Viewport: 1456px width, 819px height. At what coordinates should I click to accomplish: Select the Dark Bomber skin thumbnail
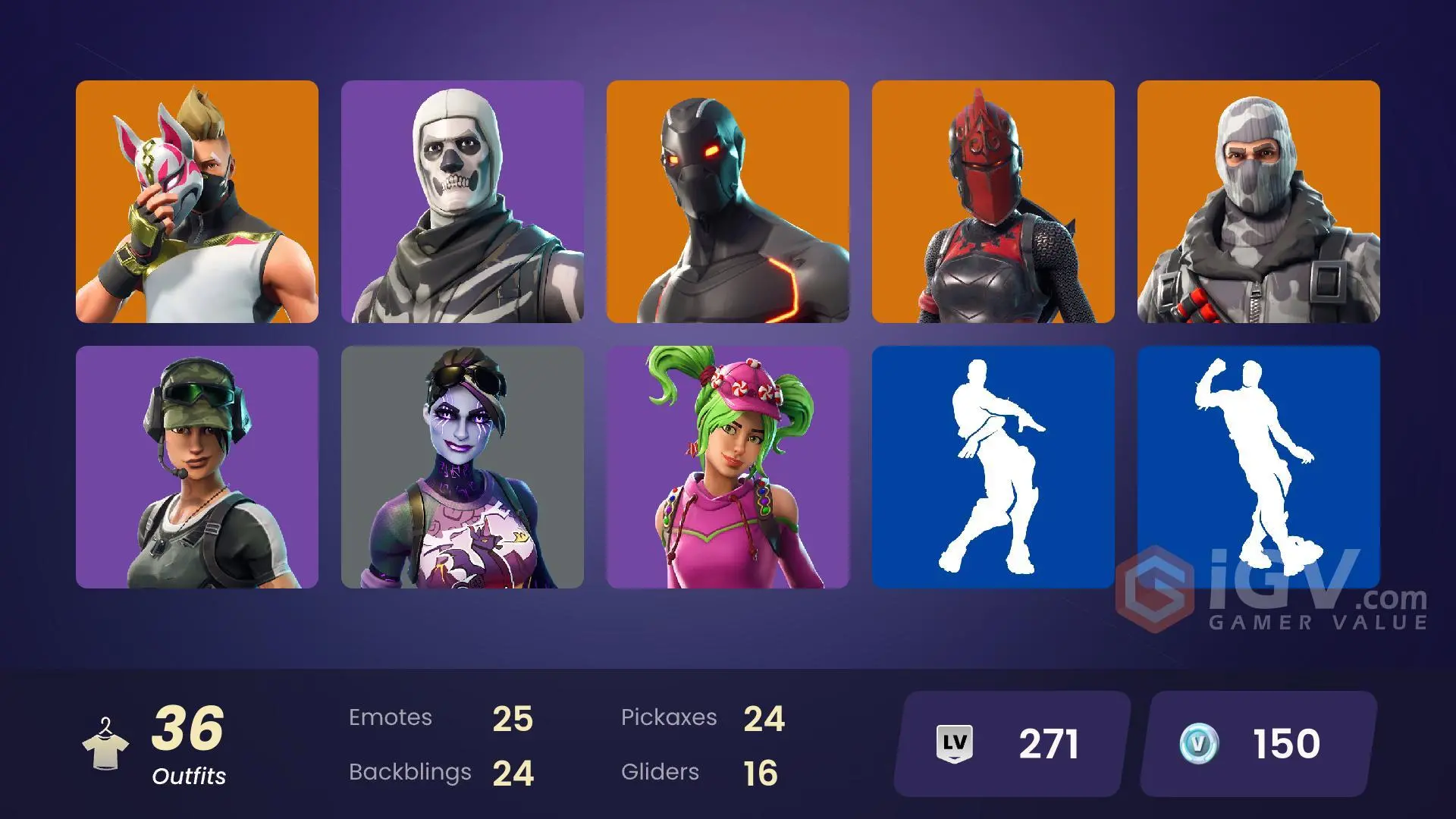(462, 466)
